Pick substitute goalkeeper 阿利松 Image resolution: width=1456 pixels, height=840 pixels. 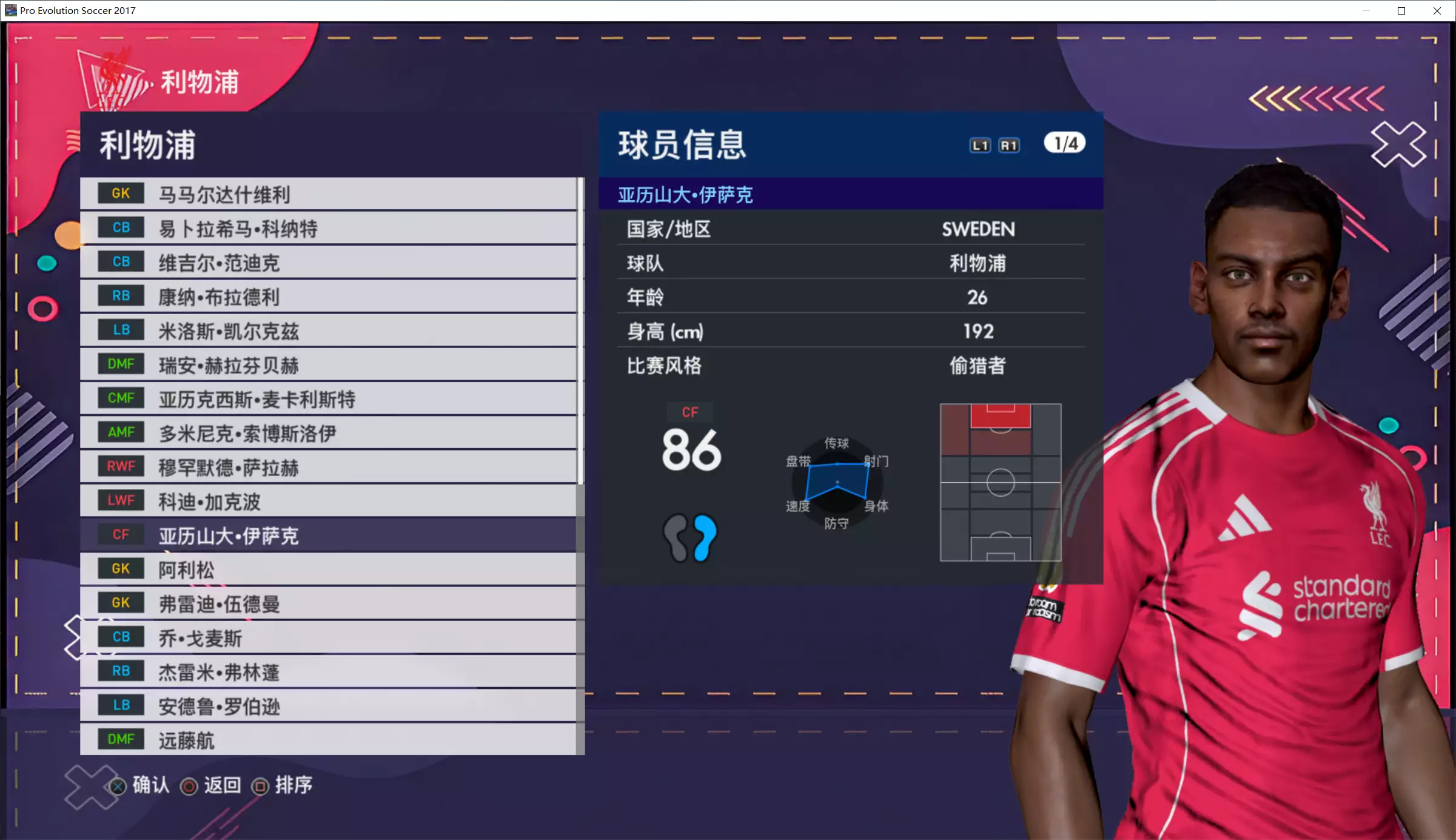click(x=327, y=569)
